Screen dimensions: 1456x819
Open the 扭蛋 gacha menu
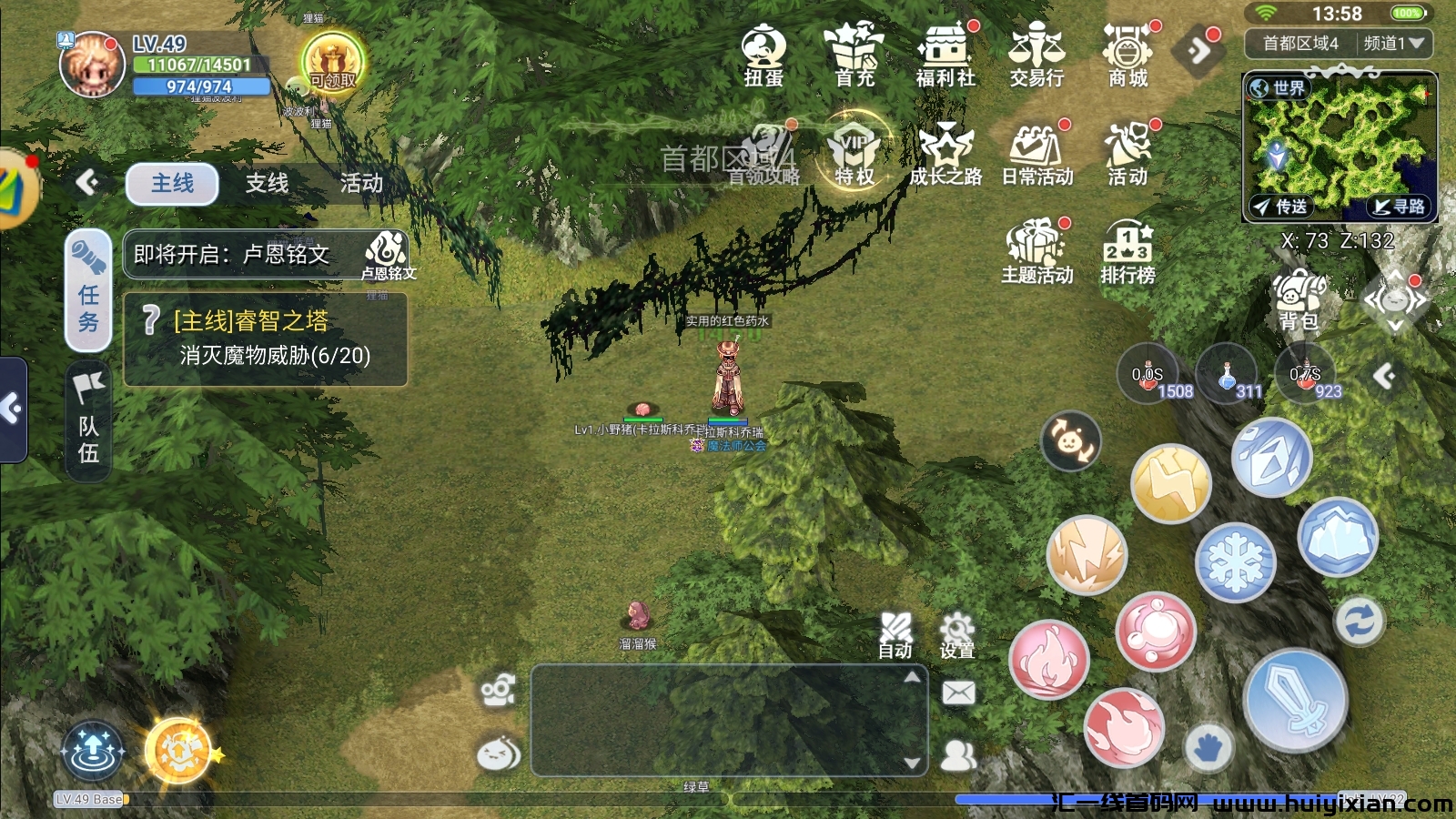pos(763,55)
